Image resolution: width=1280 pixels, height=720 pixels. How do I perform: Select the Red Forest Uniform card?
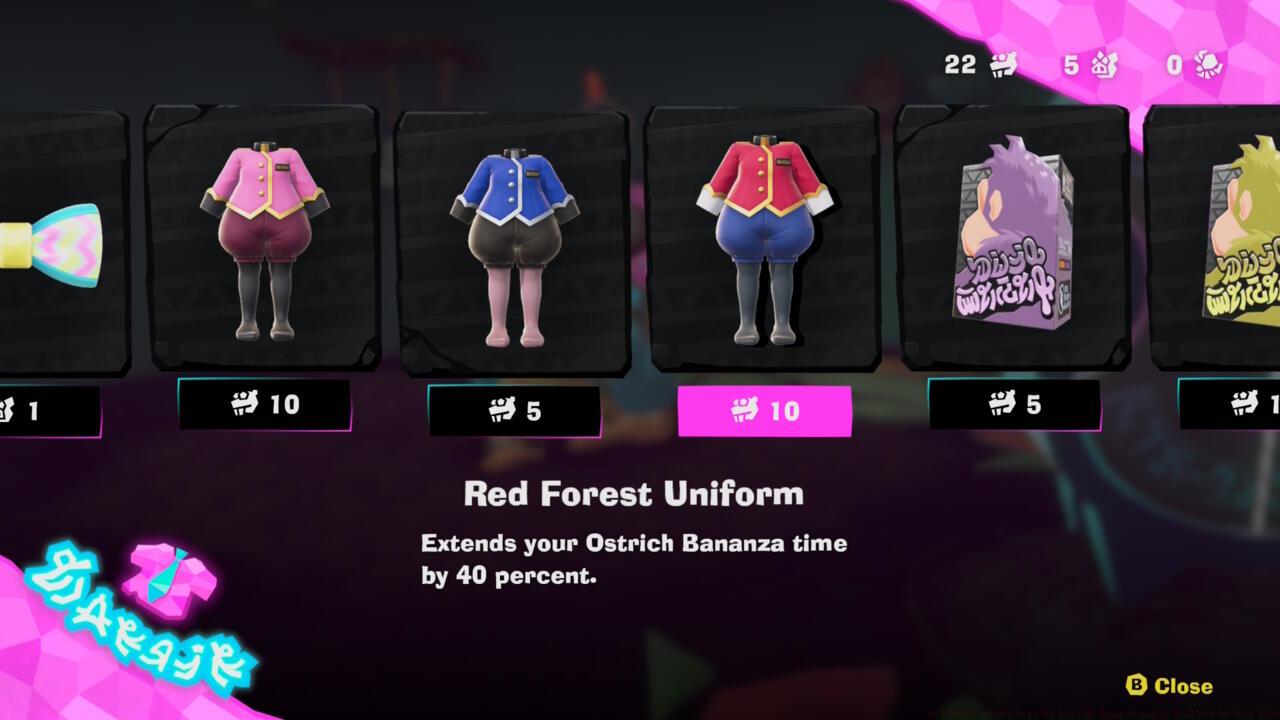(x=762, y=237)
